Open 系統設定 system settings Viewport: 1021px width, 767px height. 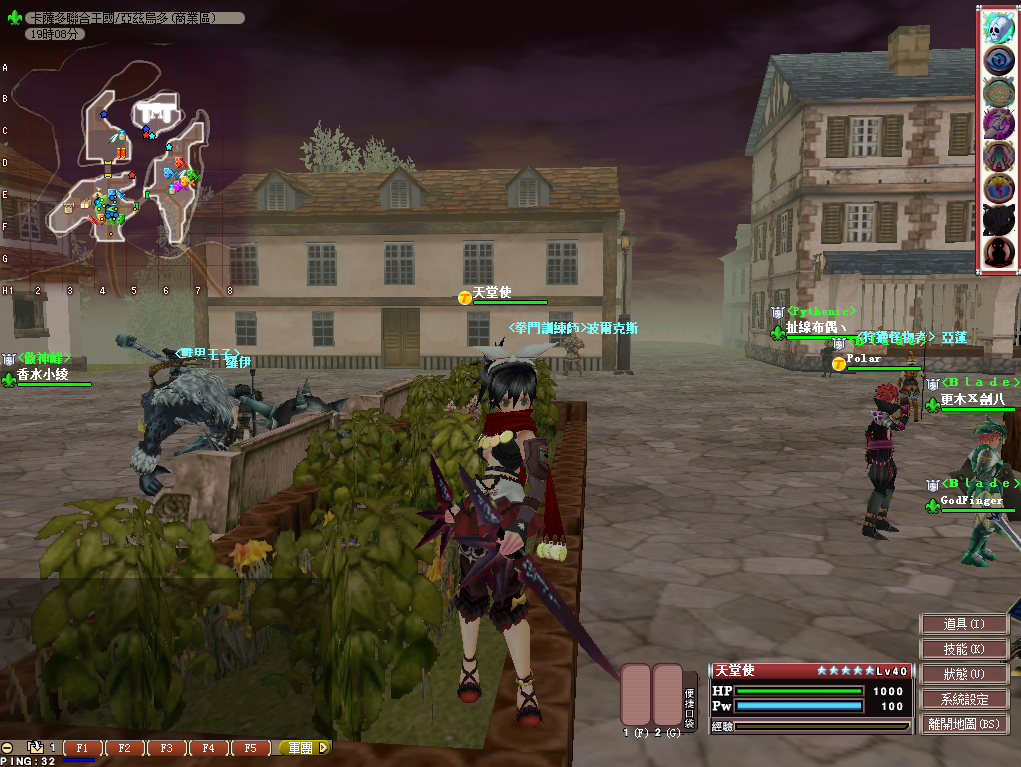tap(964, 699)
